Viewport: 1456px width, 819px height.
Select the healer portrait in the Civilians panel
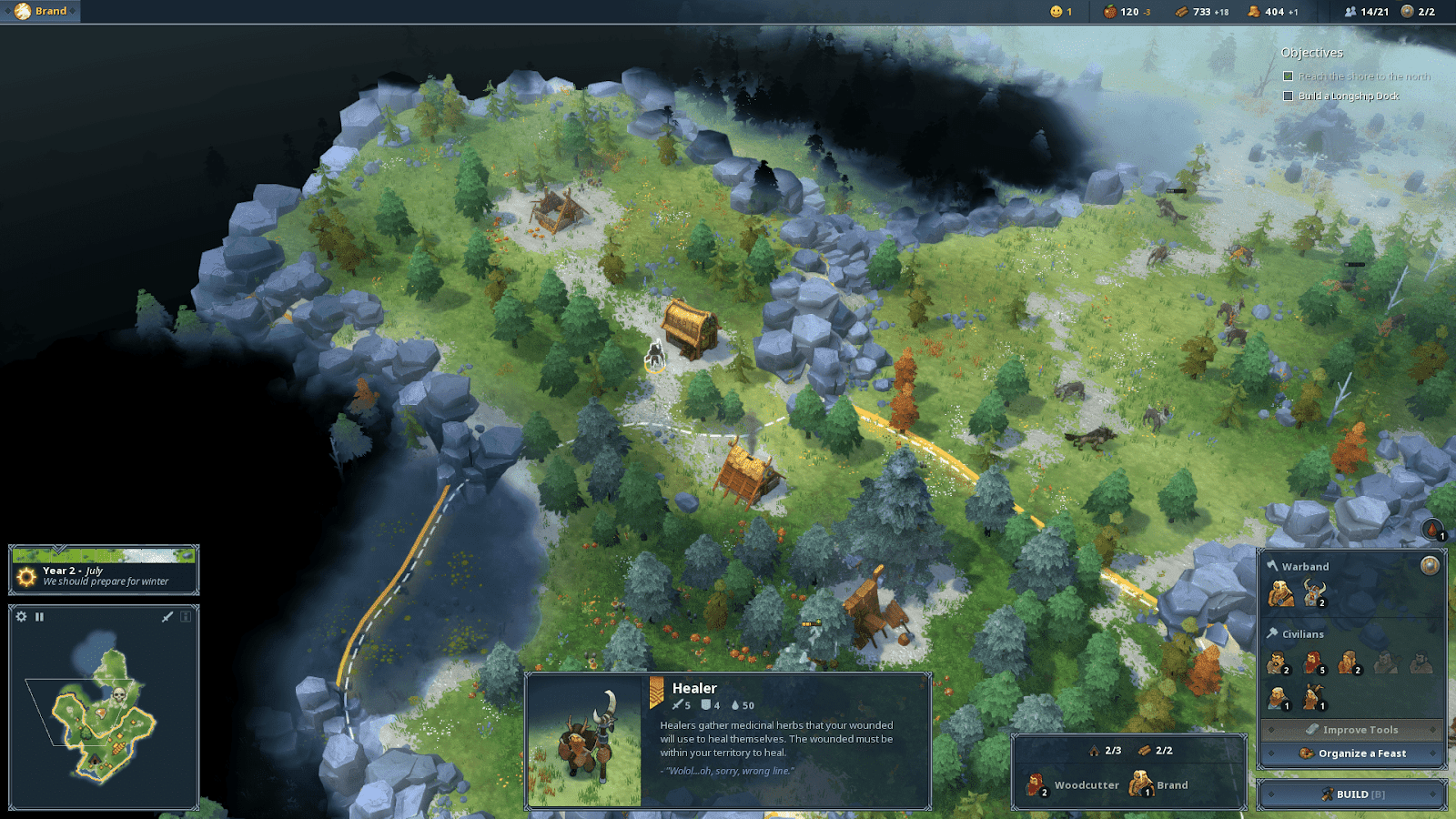click(1311, 697)
